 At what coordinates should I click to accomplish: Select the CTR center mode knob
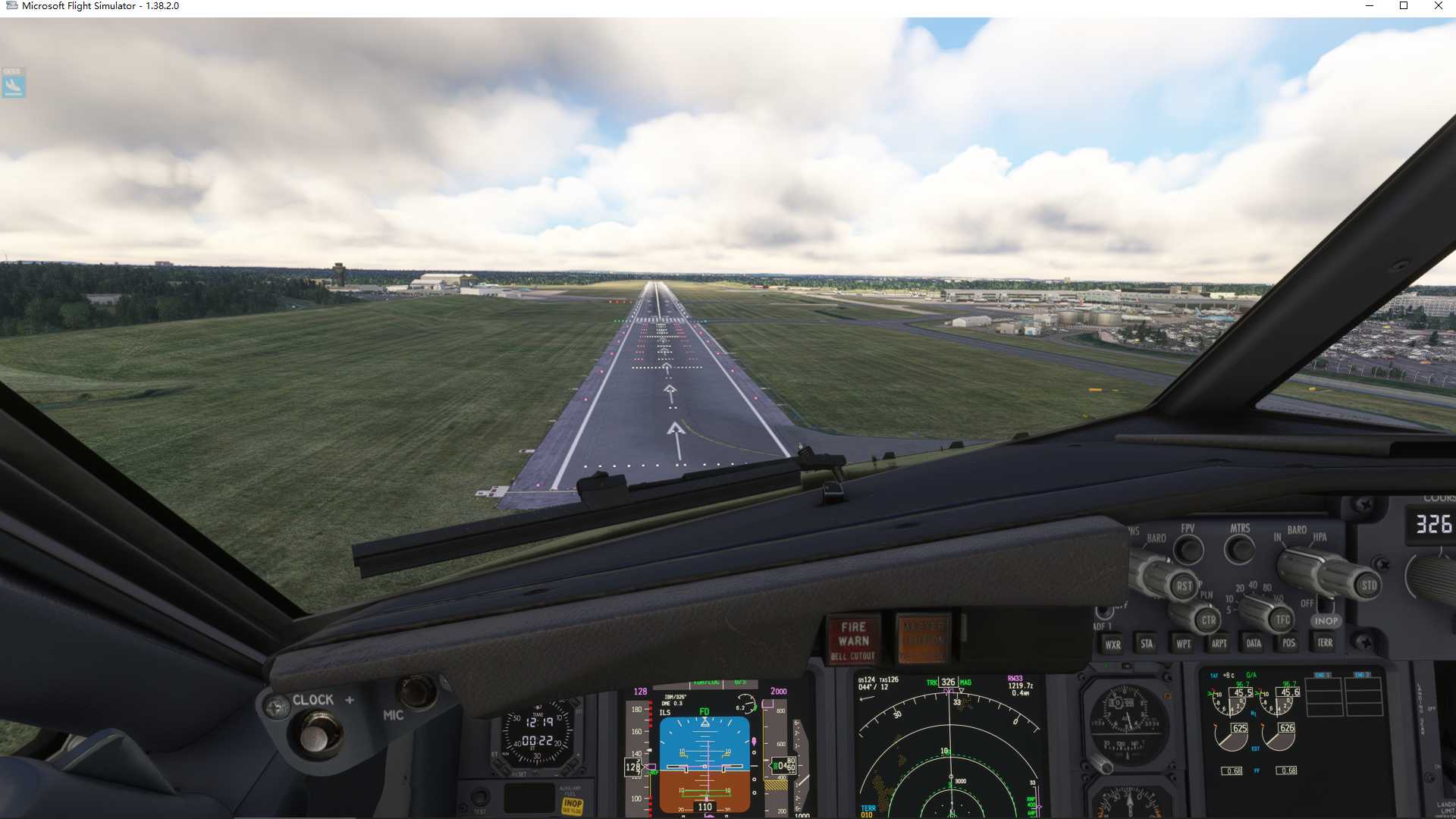pyautogui.click(x=1207, y=620)
